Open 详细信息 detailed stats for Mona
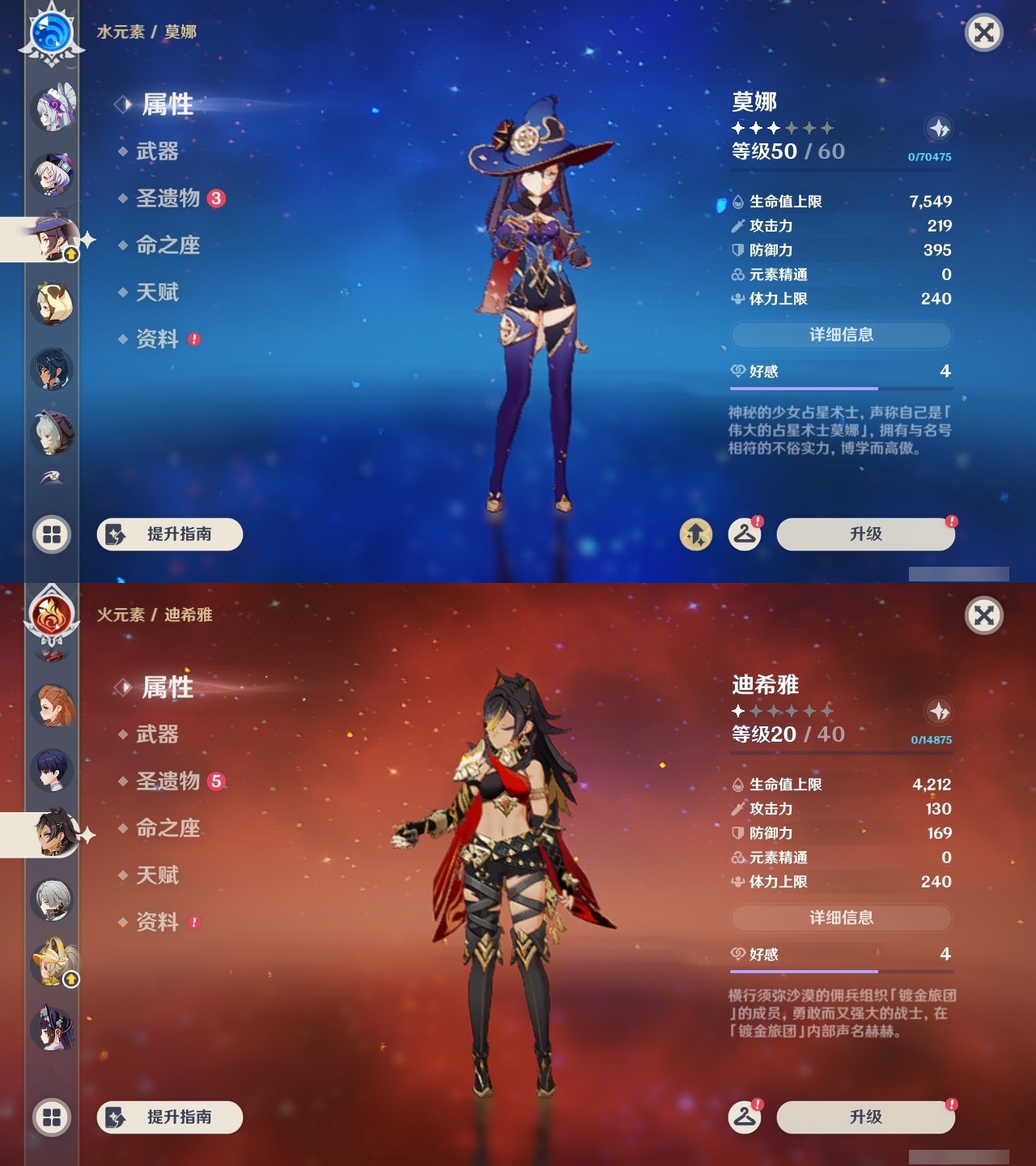The width and height of the screenshot is (1036, 1166). click(842, 335)
